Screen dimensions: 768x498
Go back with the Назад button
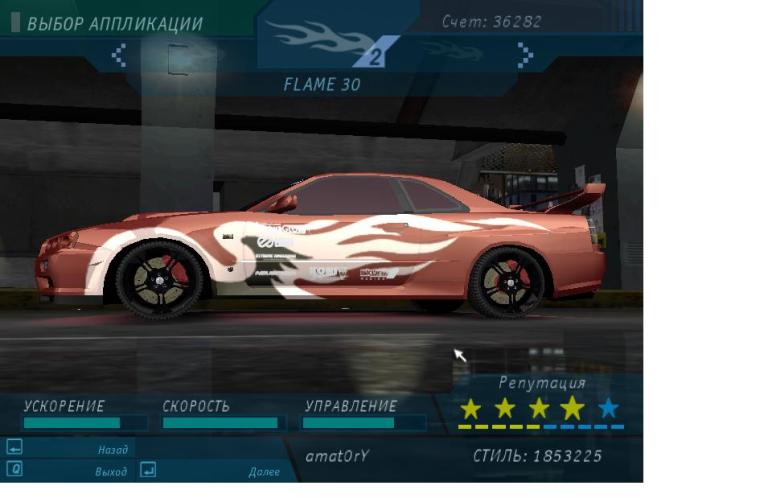[68, 449]
